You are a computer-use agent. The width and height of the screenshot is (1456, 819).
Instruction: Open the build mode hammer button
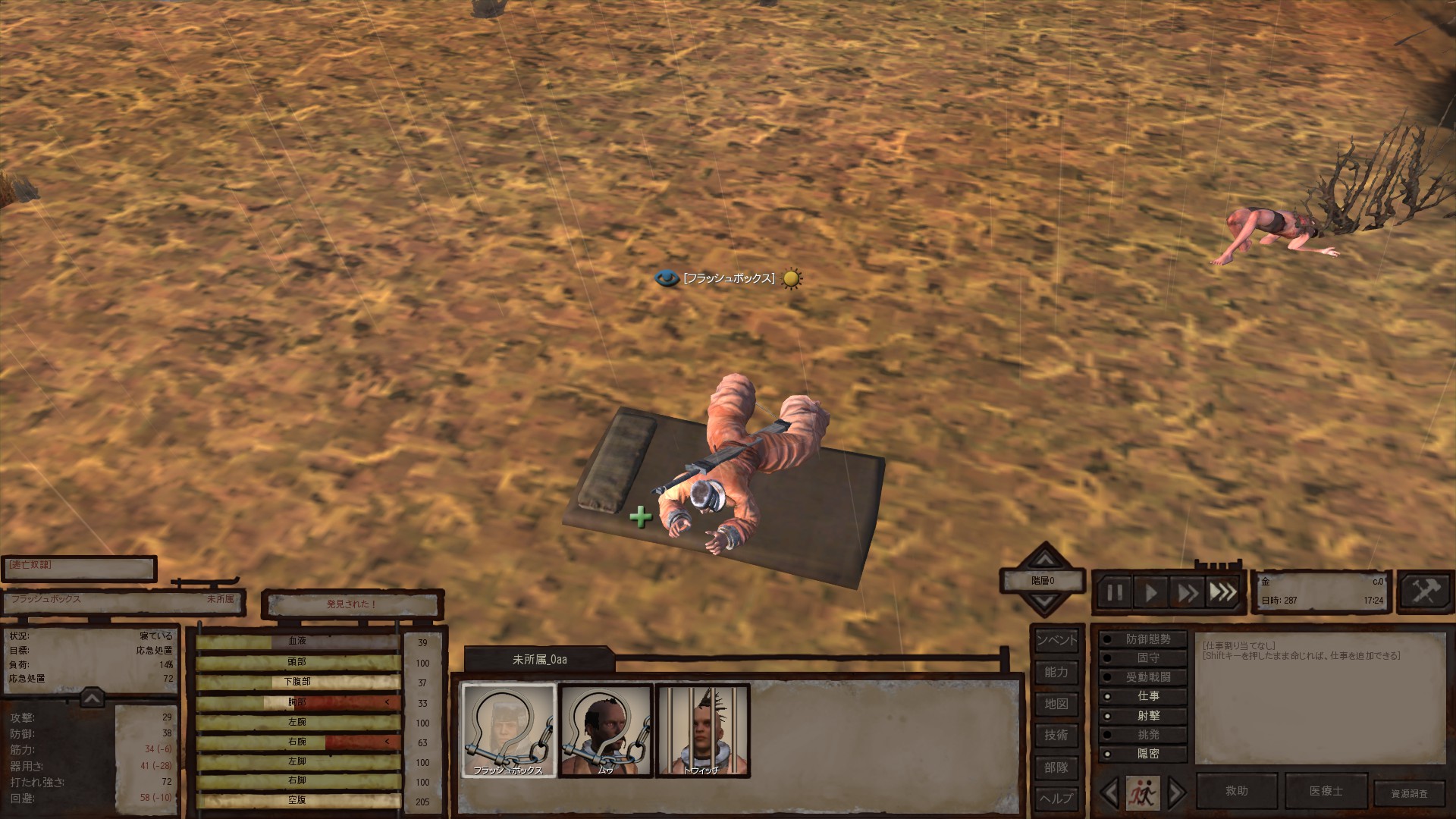click(1425, 591)
